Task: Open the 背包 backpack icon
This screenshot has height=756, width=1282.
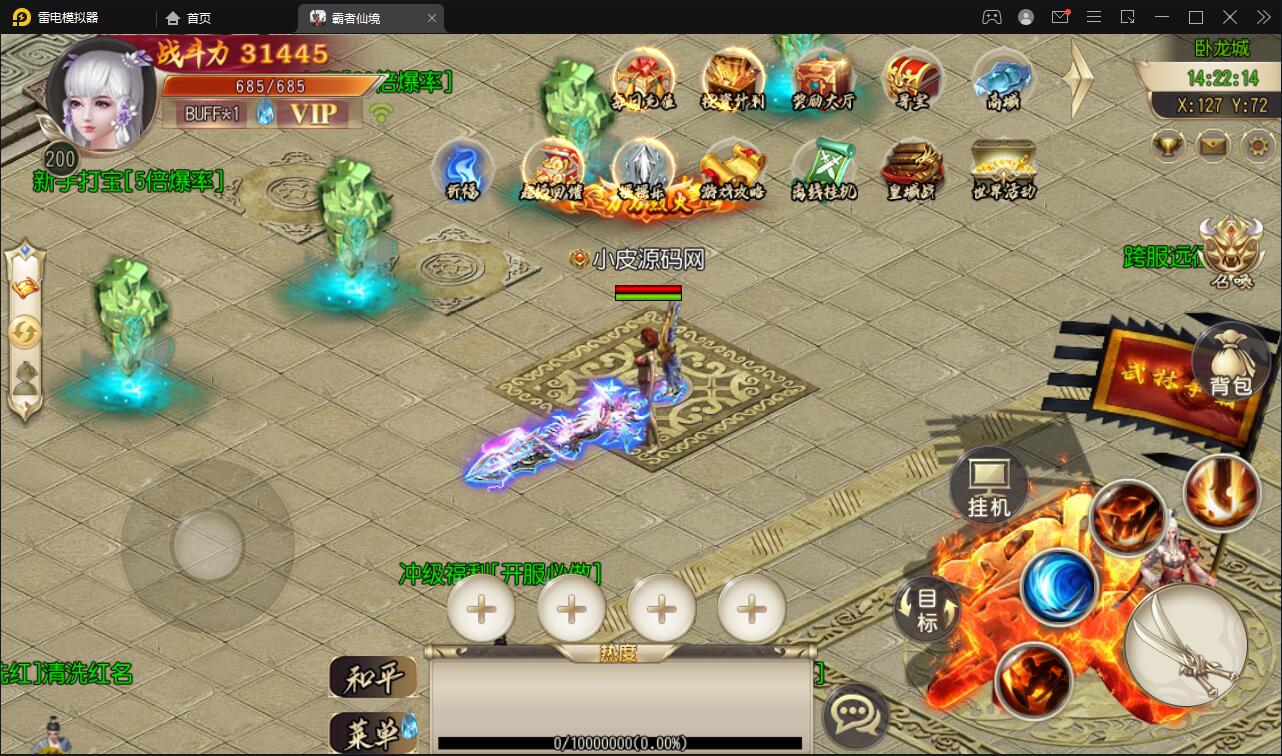Action: coord(1232,360)
